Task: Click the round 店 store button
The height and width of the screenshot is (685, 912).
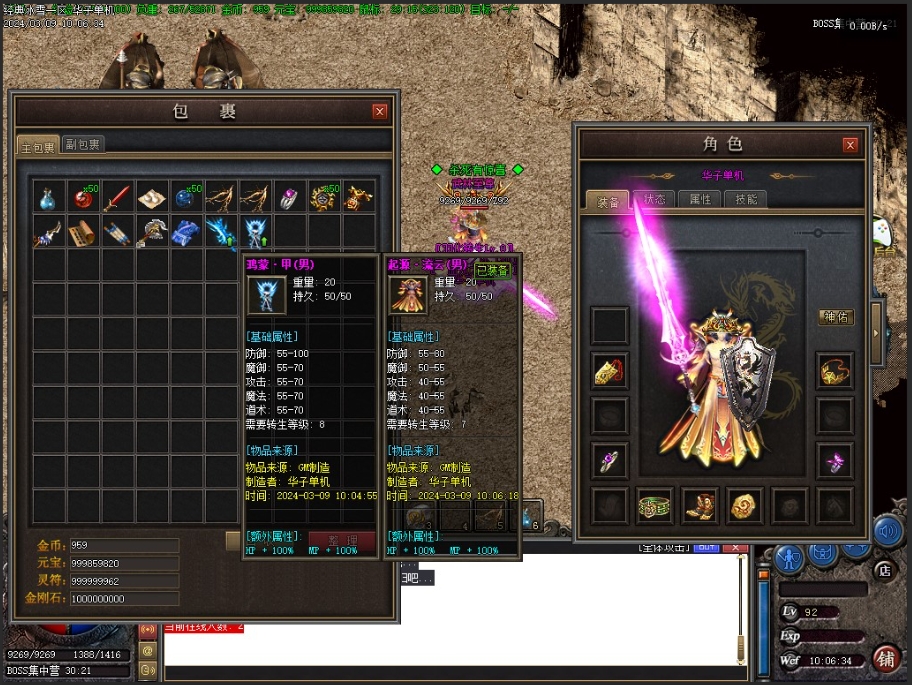Action: coord(883,571)
